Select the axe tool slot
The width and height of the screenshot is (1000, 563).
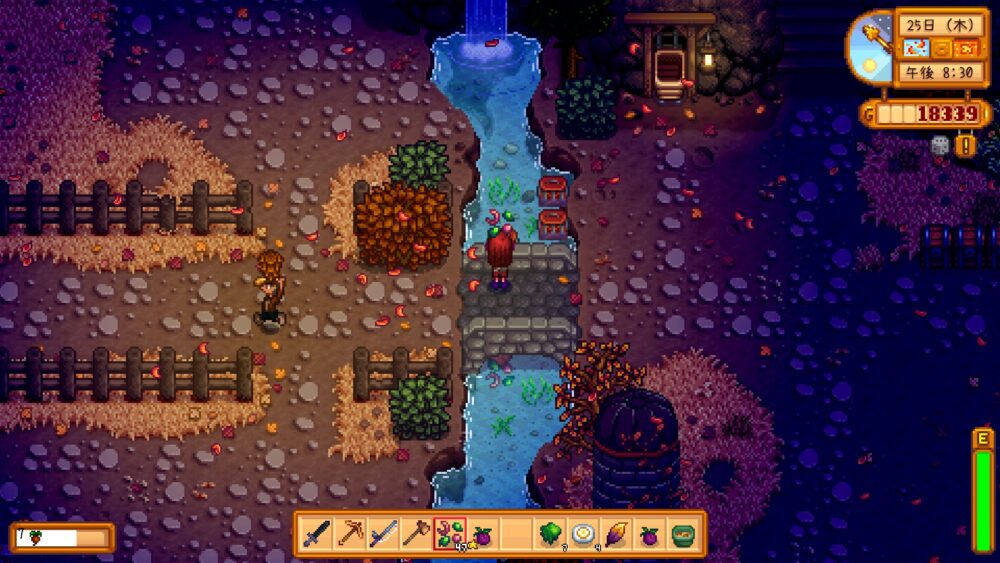[416, 534]
